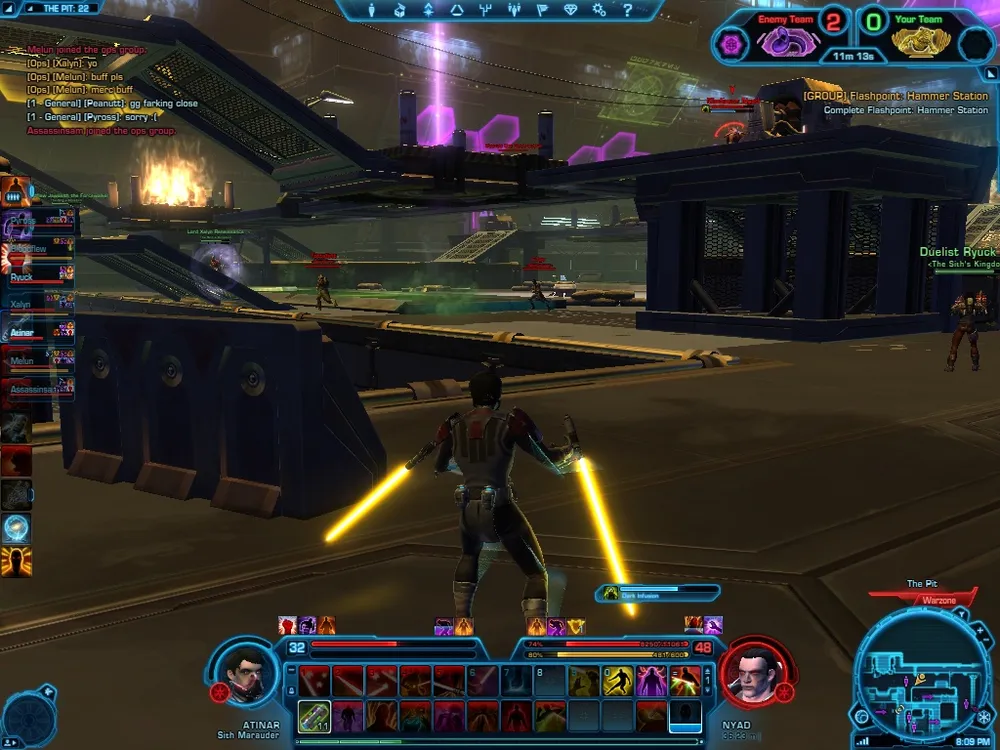This screenshot has width=1000, height=750.
Task: Open the three-person social menu icon
Action: tap(514, 10)
